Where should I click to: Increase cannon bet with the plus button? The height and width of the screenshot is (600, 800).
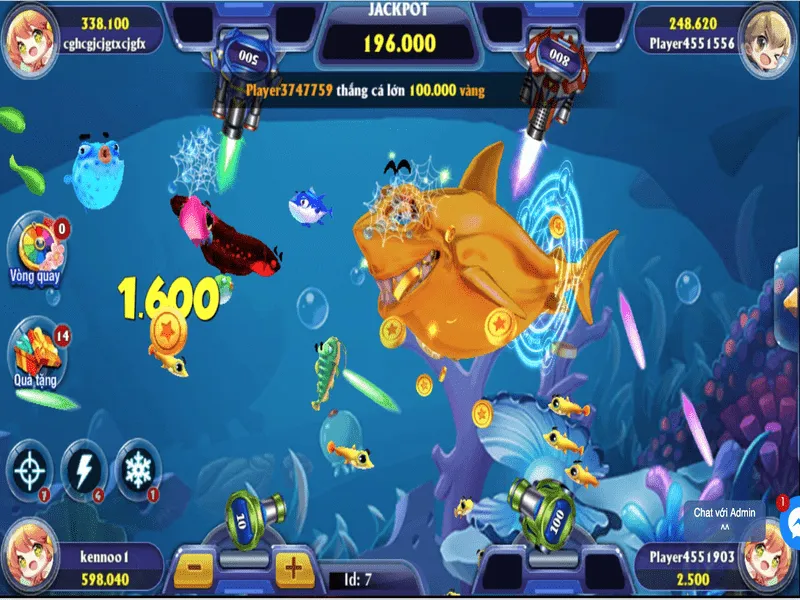pyautogui.click(x=292, y=569)
